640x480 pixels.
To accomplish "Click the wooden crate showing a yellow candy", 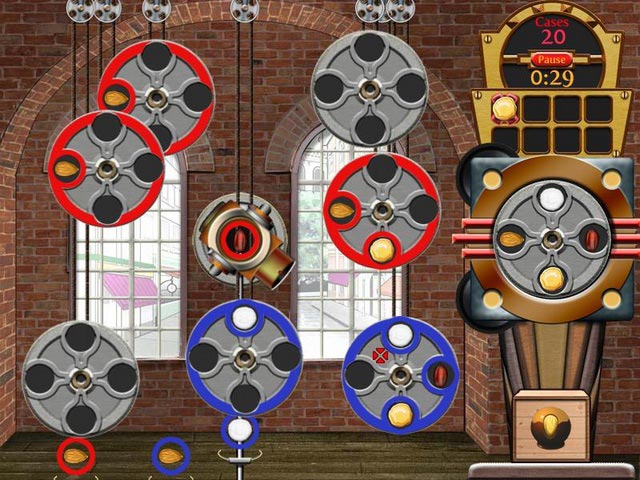I will click(x=550, y=425).
